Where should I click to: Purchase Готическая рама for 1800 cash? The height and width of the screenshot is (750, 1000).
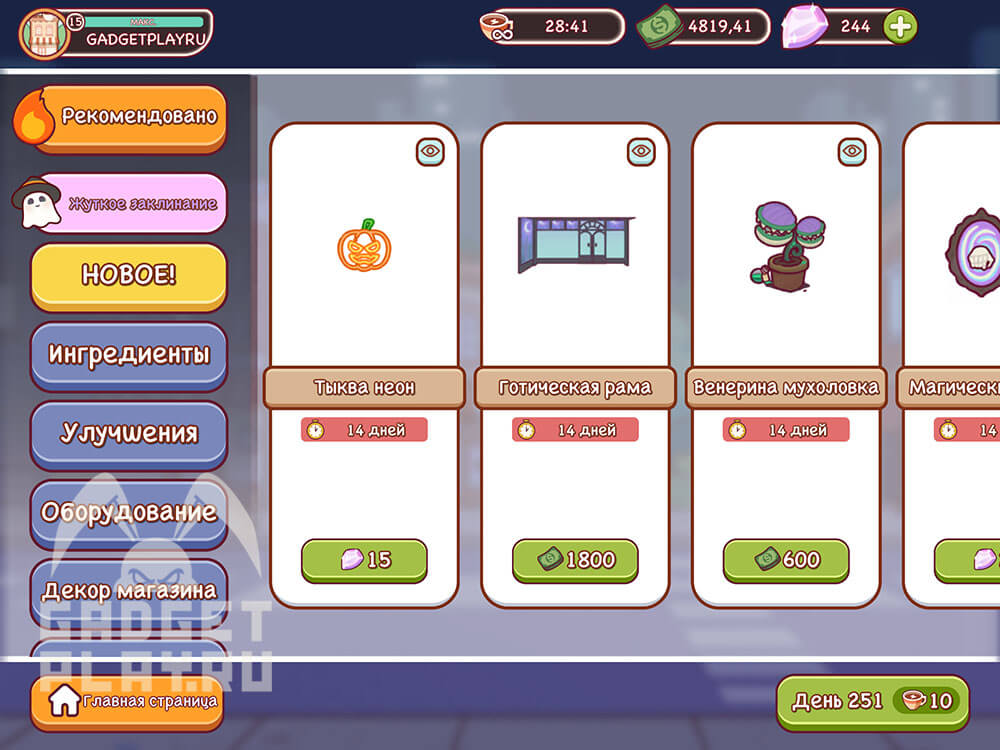pos(575,560)
